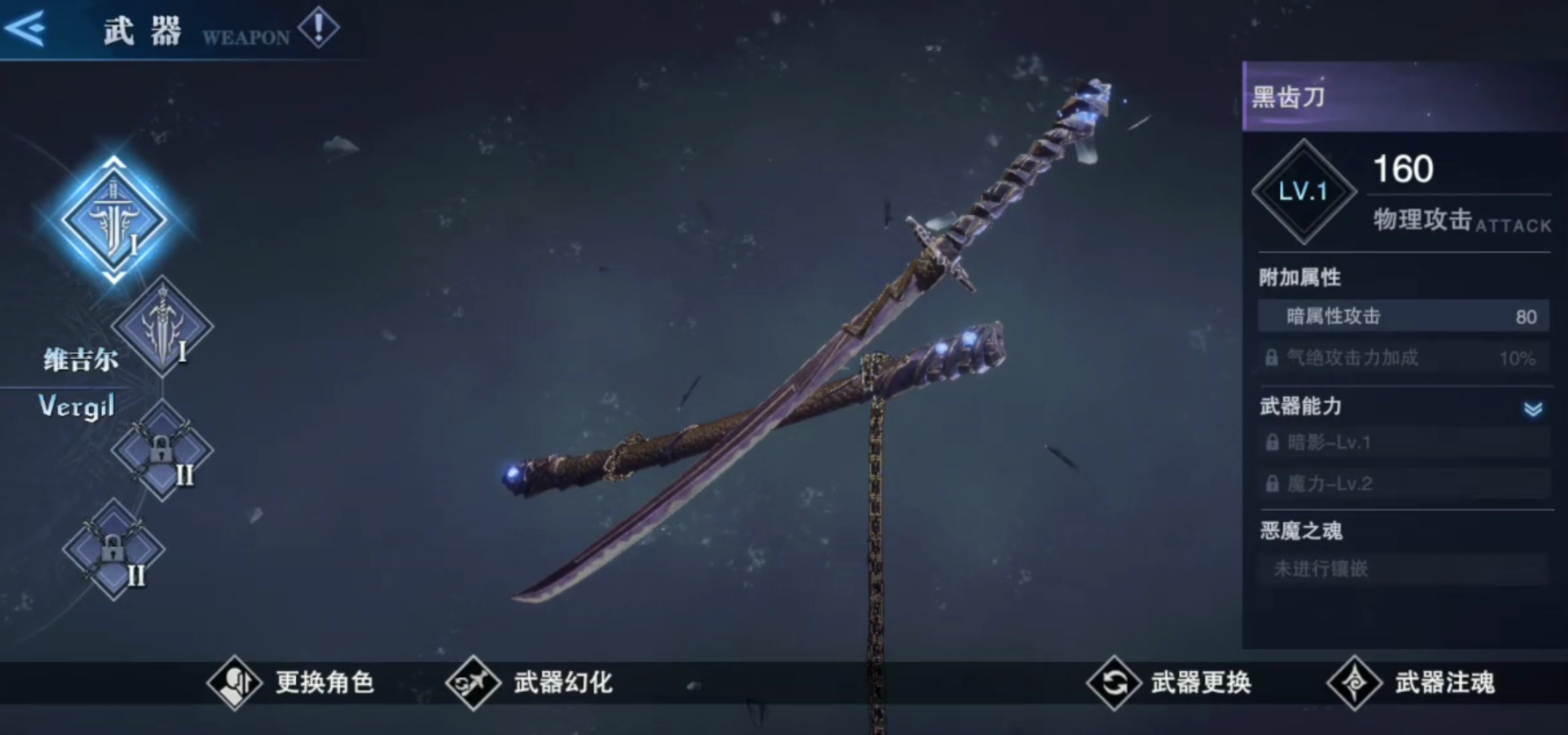Open the 武器注魂 weapon soul infusion icon
Image resolution: width=1568 pixels, height=735 pixels.
(1353, 681)
